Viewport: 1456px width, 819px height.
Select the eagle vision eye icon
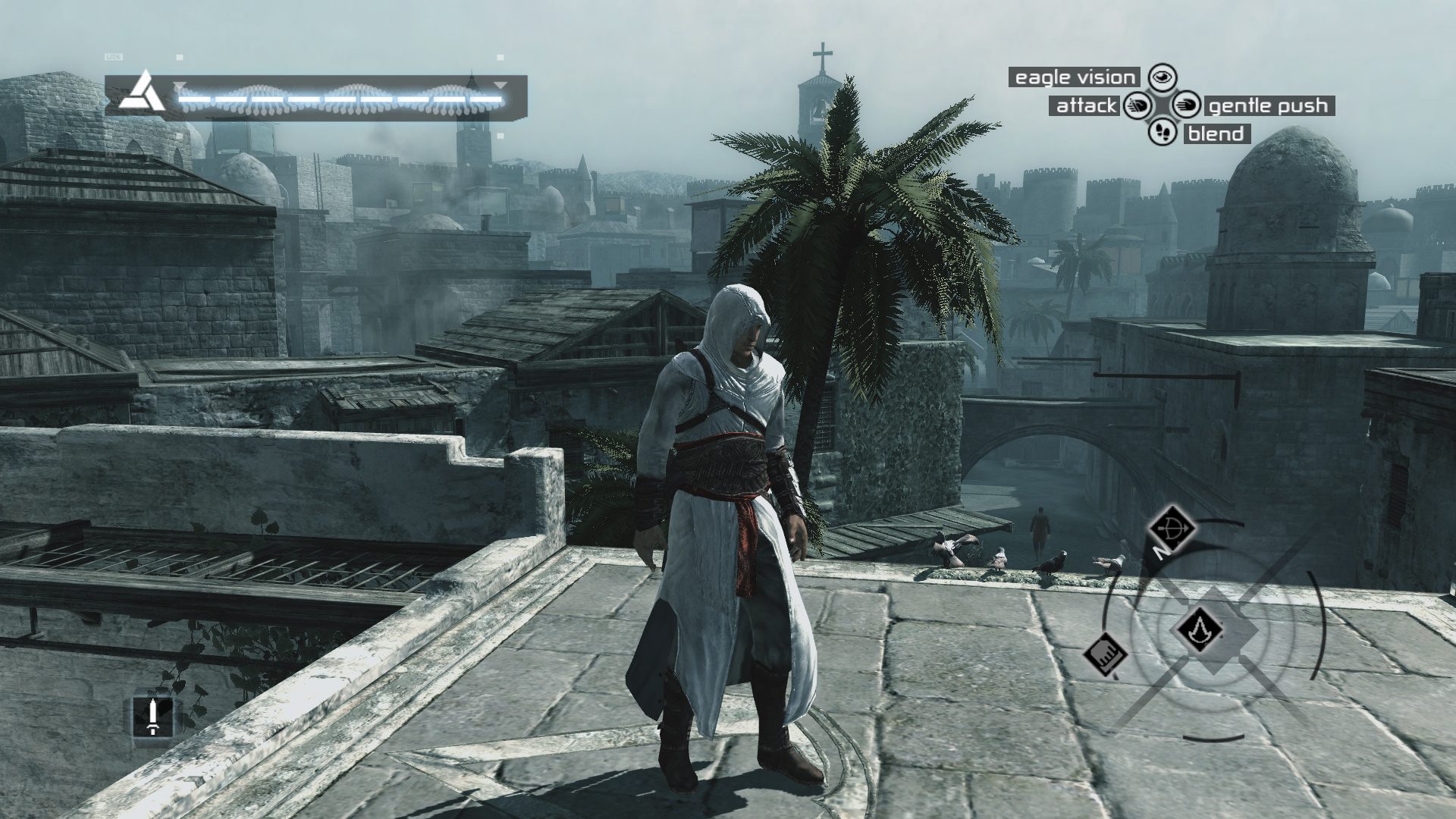tap(1163, 77)
